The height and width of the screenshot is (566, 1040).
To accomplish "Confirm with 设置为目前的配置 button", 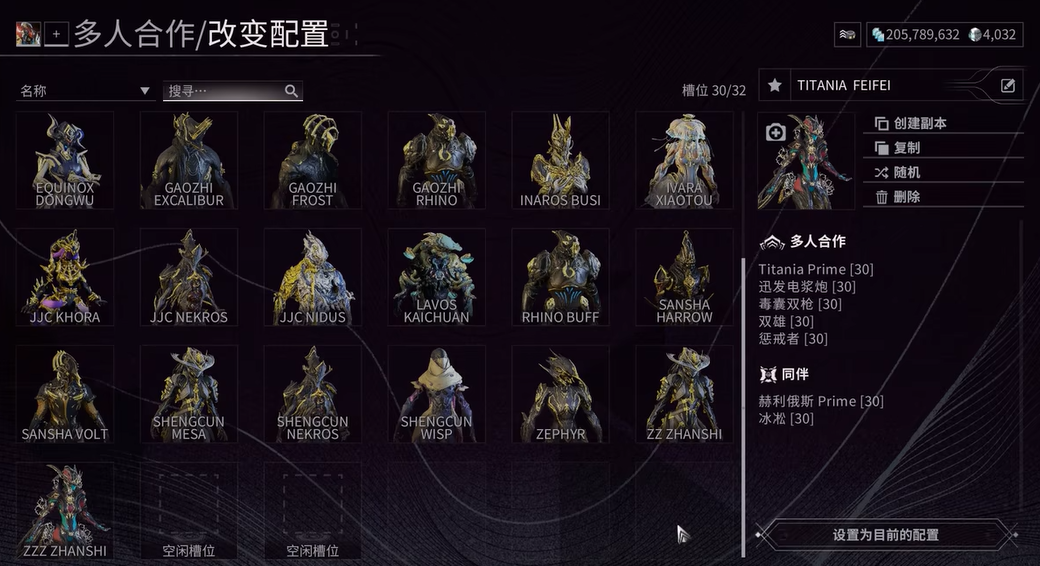I will click(x=886, y=535).
